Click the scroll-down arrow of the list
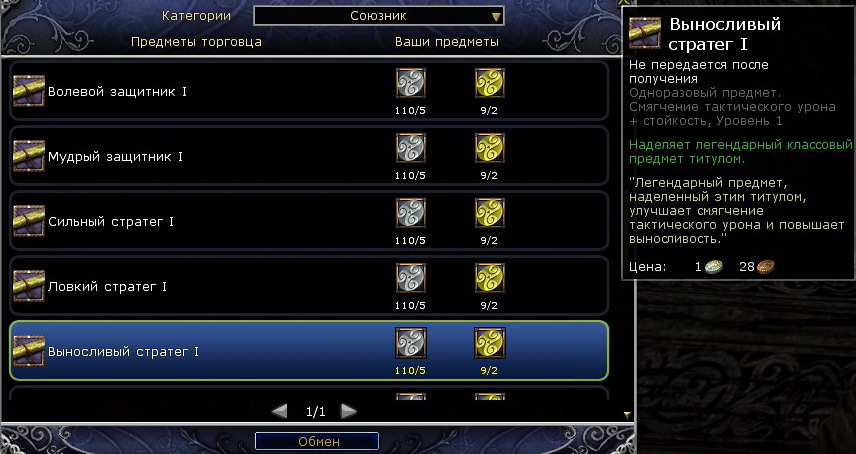 pos(627,414)
